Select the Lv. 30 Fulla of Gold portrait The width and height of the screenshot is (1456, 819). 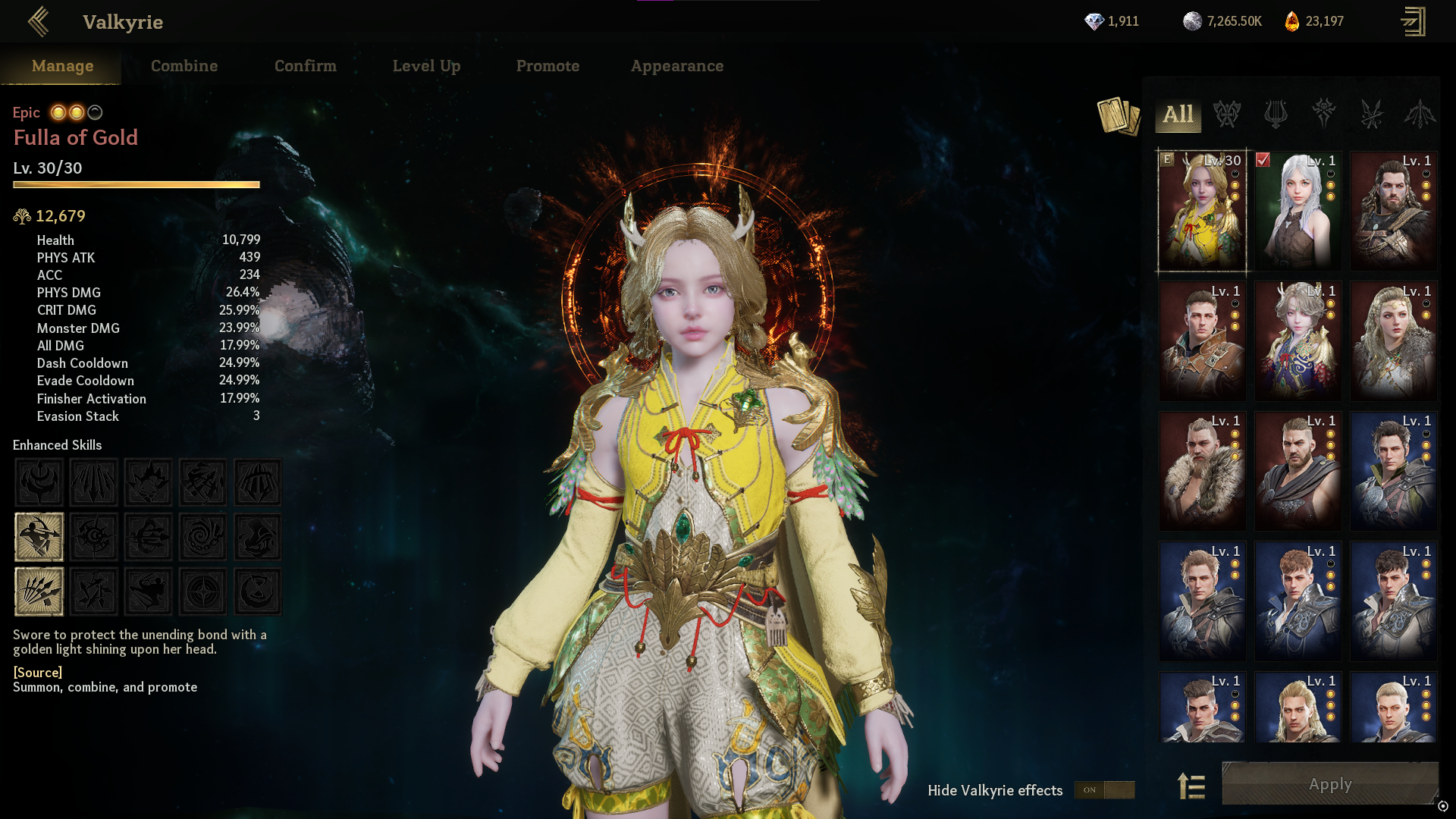tap(1202, 211)
